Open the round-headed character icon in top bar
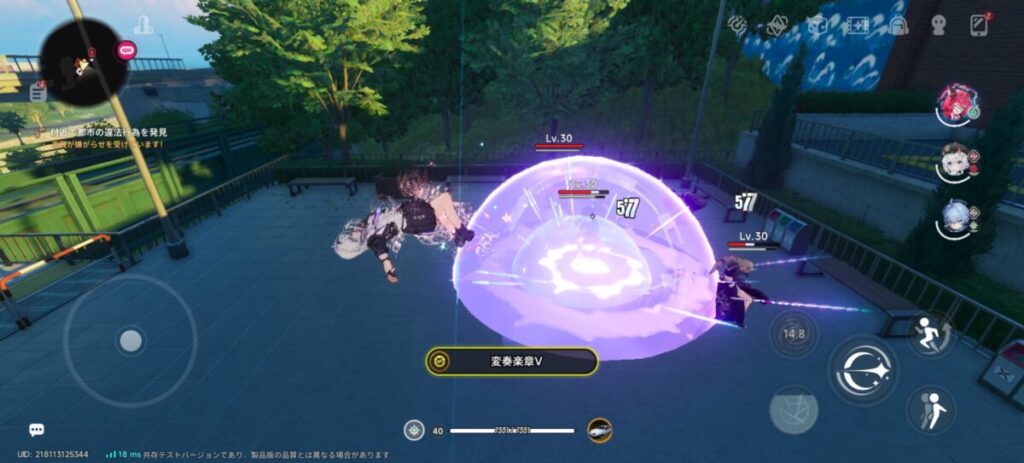 tap(938, 26)
